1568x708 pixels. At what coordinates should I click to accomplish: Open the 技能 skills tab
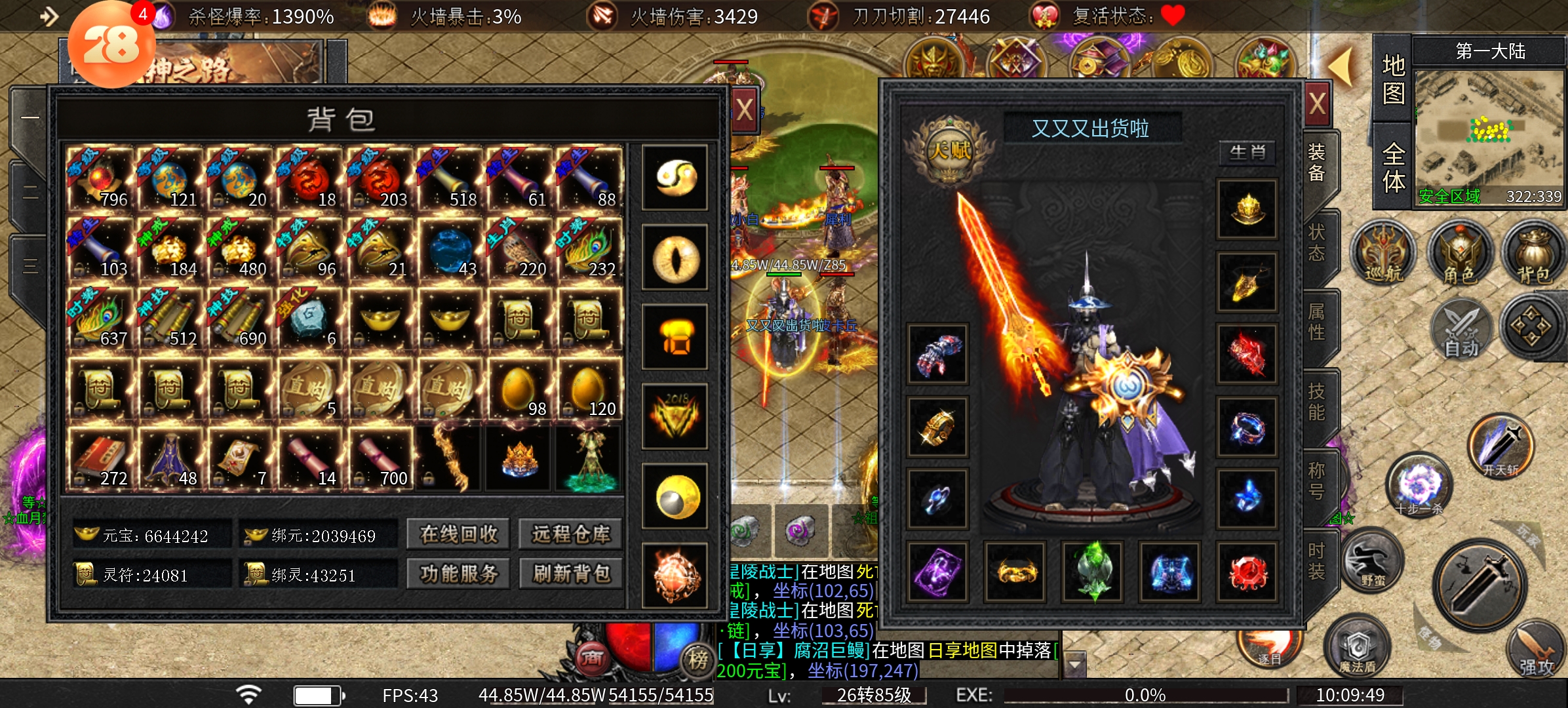click(x=1317, y=402)
